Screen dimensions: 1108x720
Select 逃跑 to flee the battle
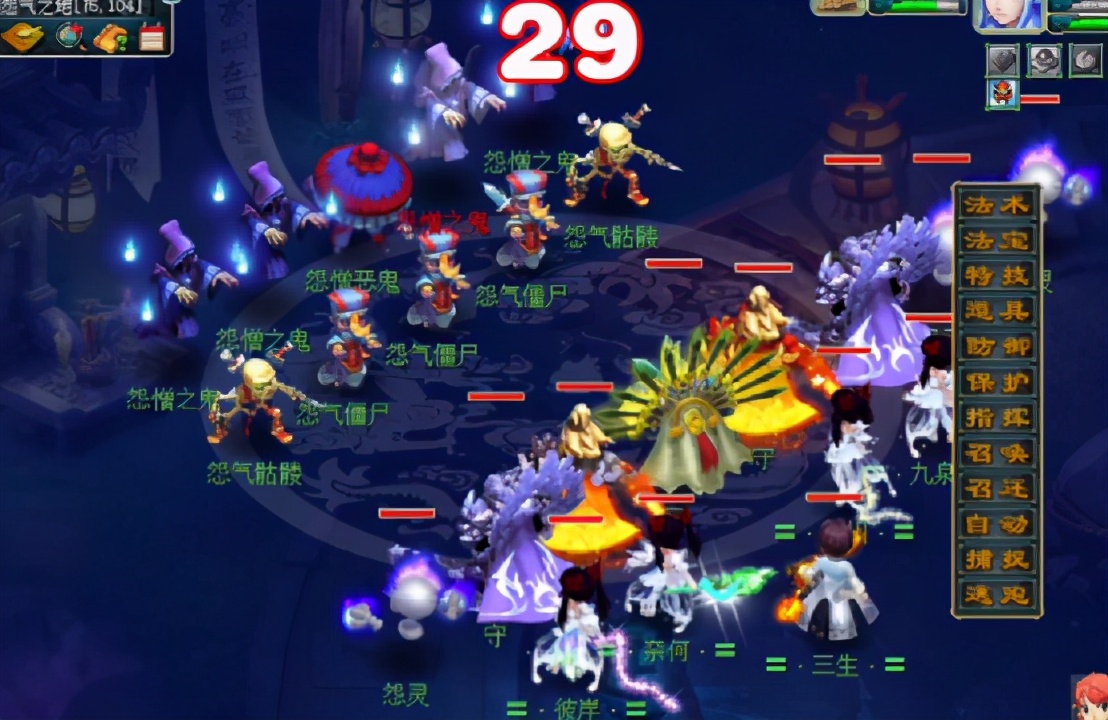[996, 594]
